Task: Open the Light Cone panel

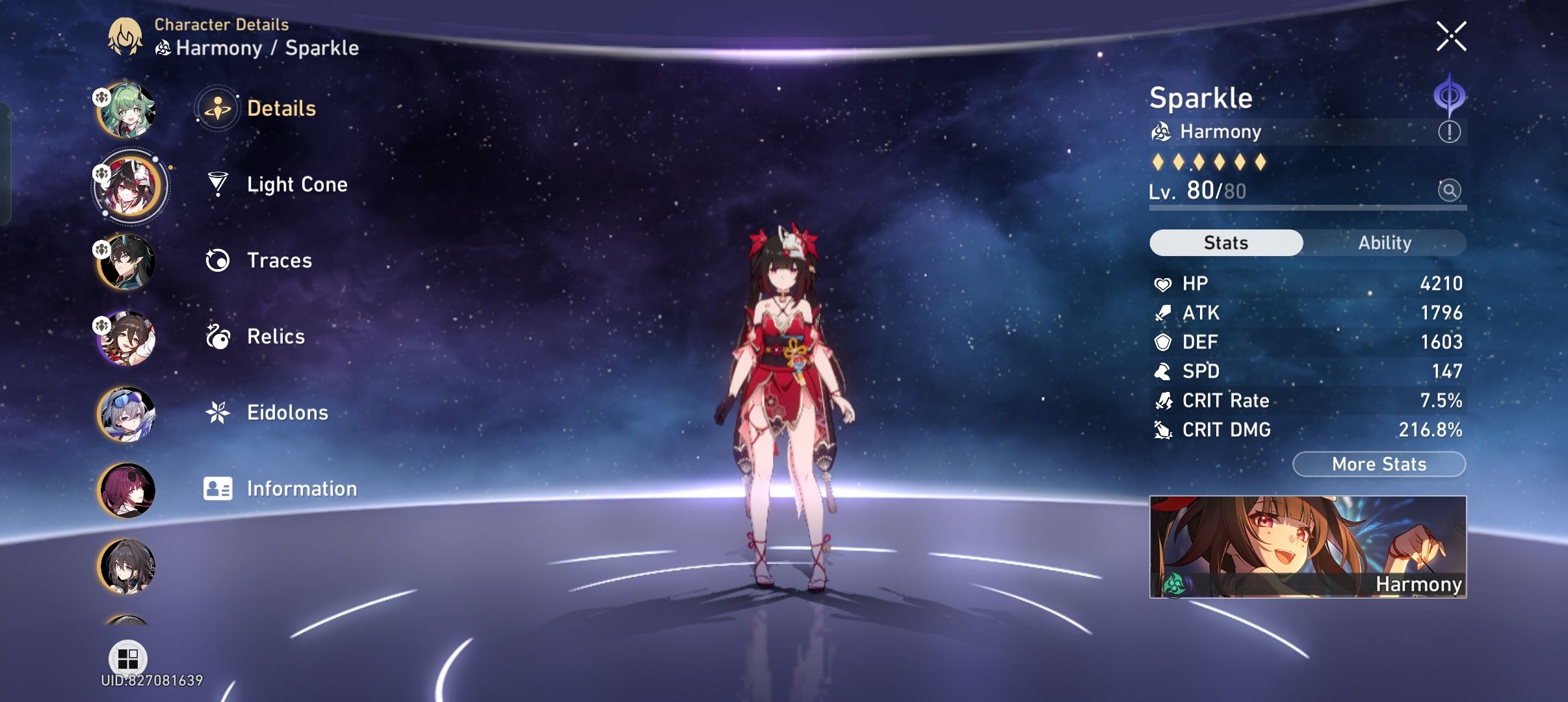Action: click(x=297, y=185)
